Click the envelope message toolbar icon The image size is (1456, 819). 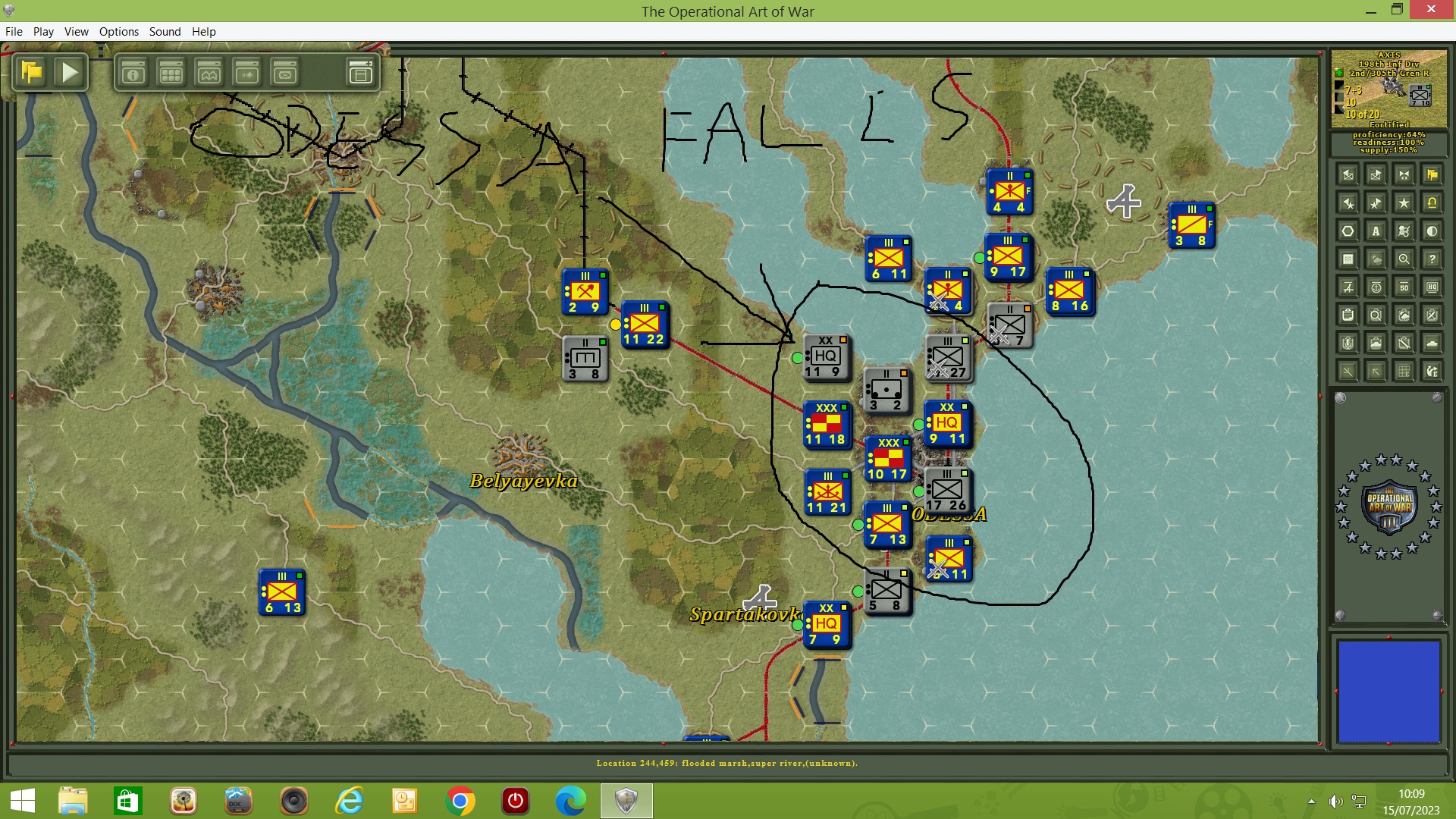coord(284,74)
